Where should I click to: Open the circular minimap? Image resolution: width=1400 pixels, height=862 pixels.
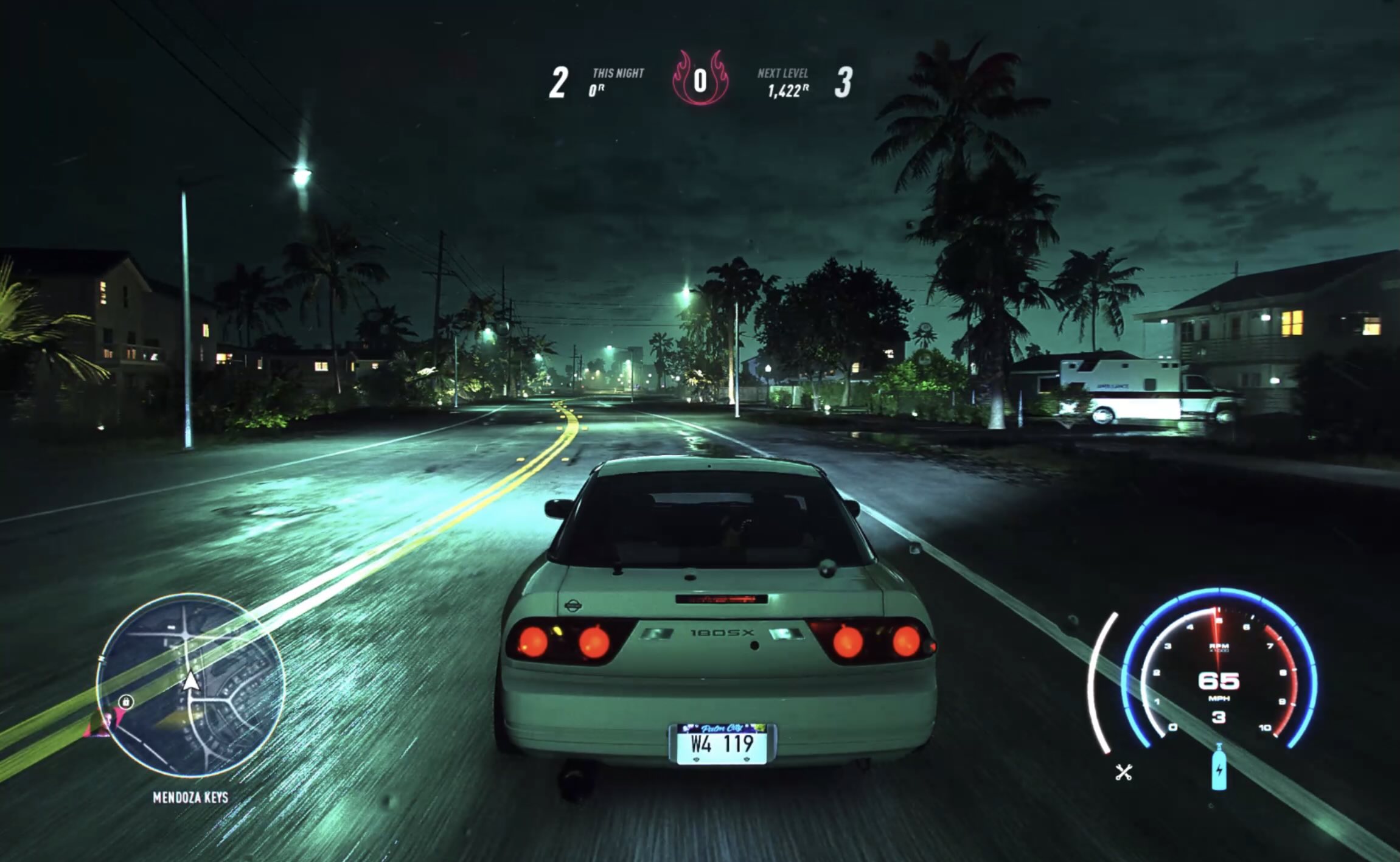coord(190,685)
